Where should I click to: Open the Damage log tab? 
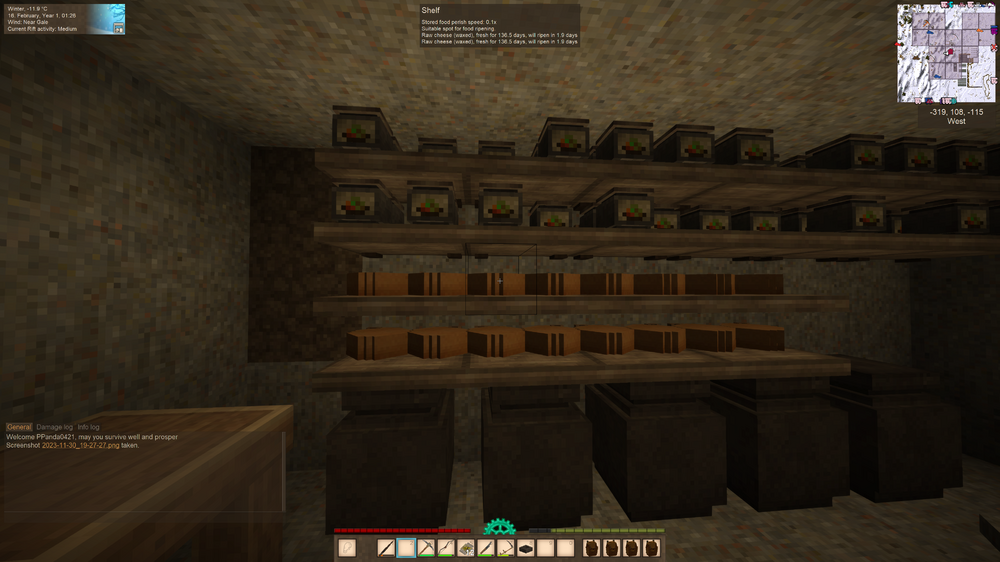point(54,427)
